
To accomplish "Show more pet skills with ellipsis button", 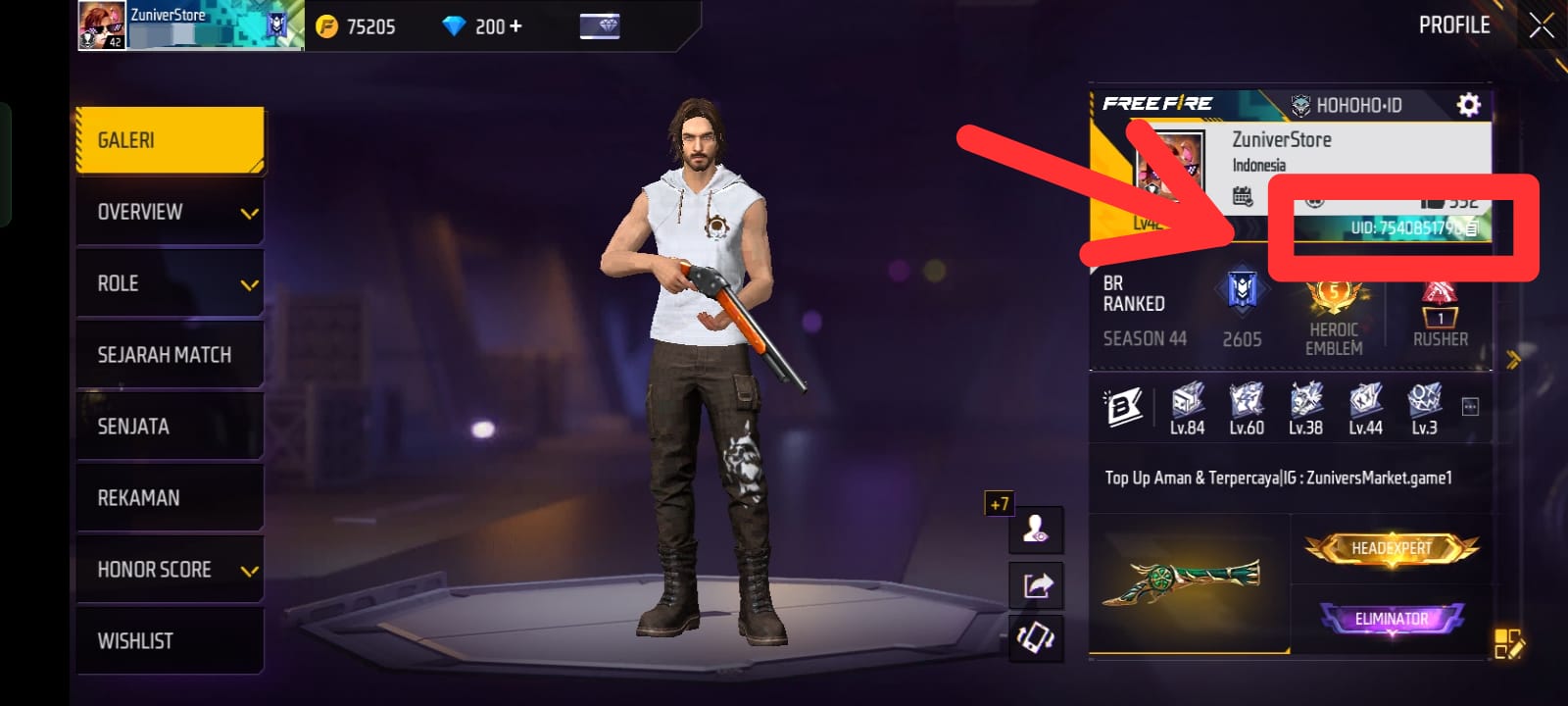I will pyautogui.click(x=1470, y=407).
